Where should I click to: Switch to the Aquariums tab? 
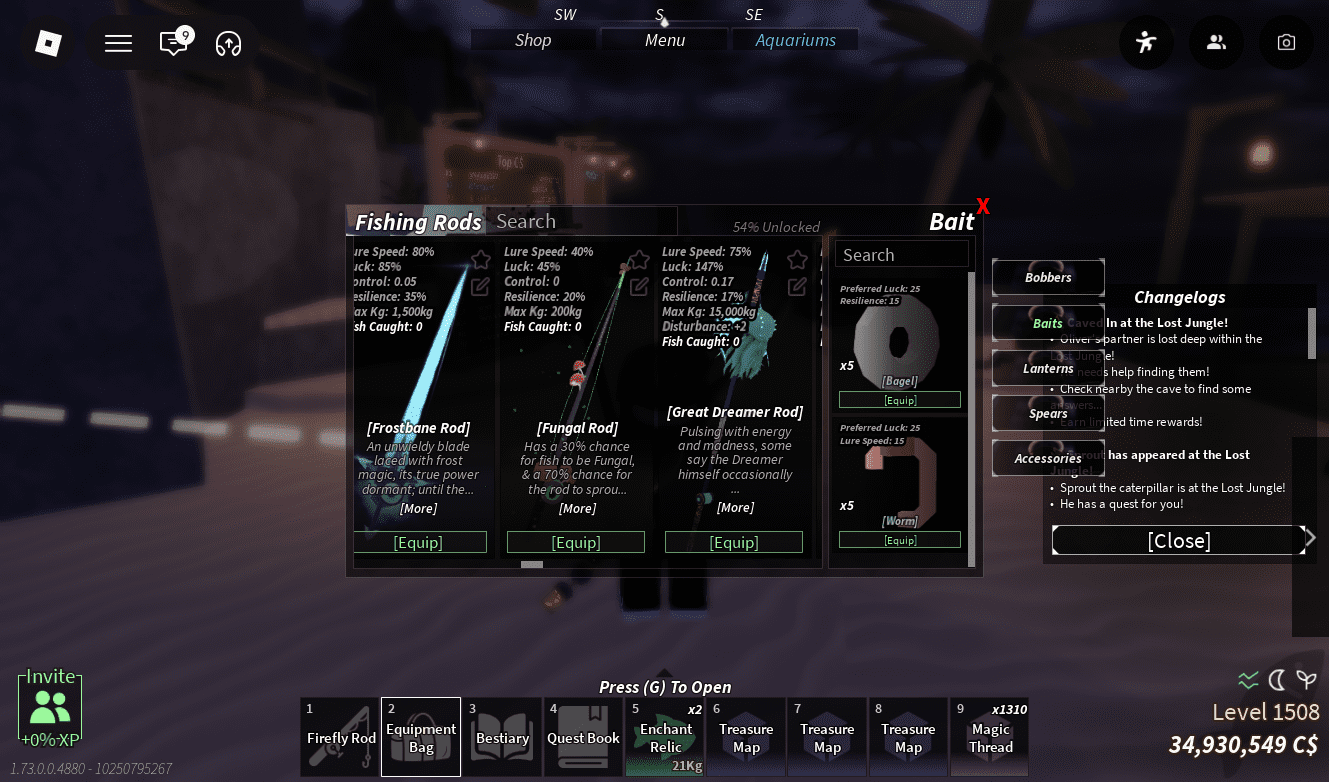coord(795,39)
